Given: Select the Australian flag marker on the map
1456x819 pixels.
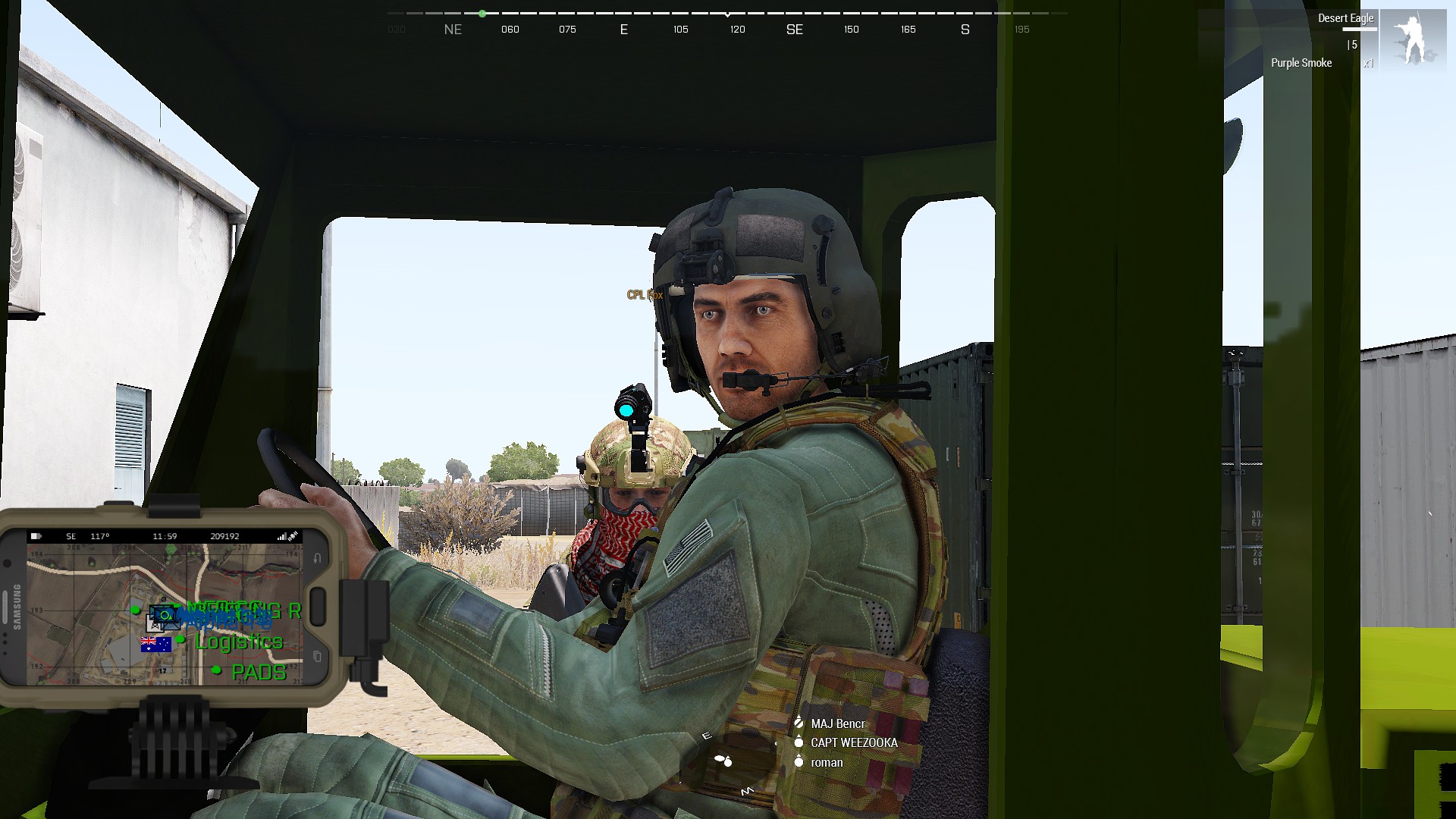Looking at the screenshot, I should pos(156,645).
